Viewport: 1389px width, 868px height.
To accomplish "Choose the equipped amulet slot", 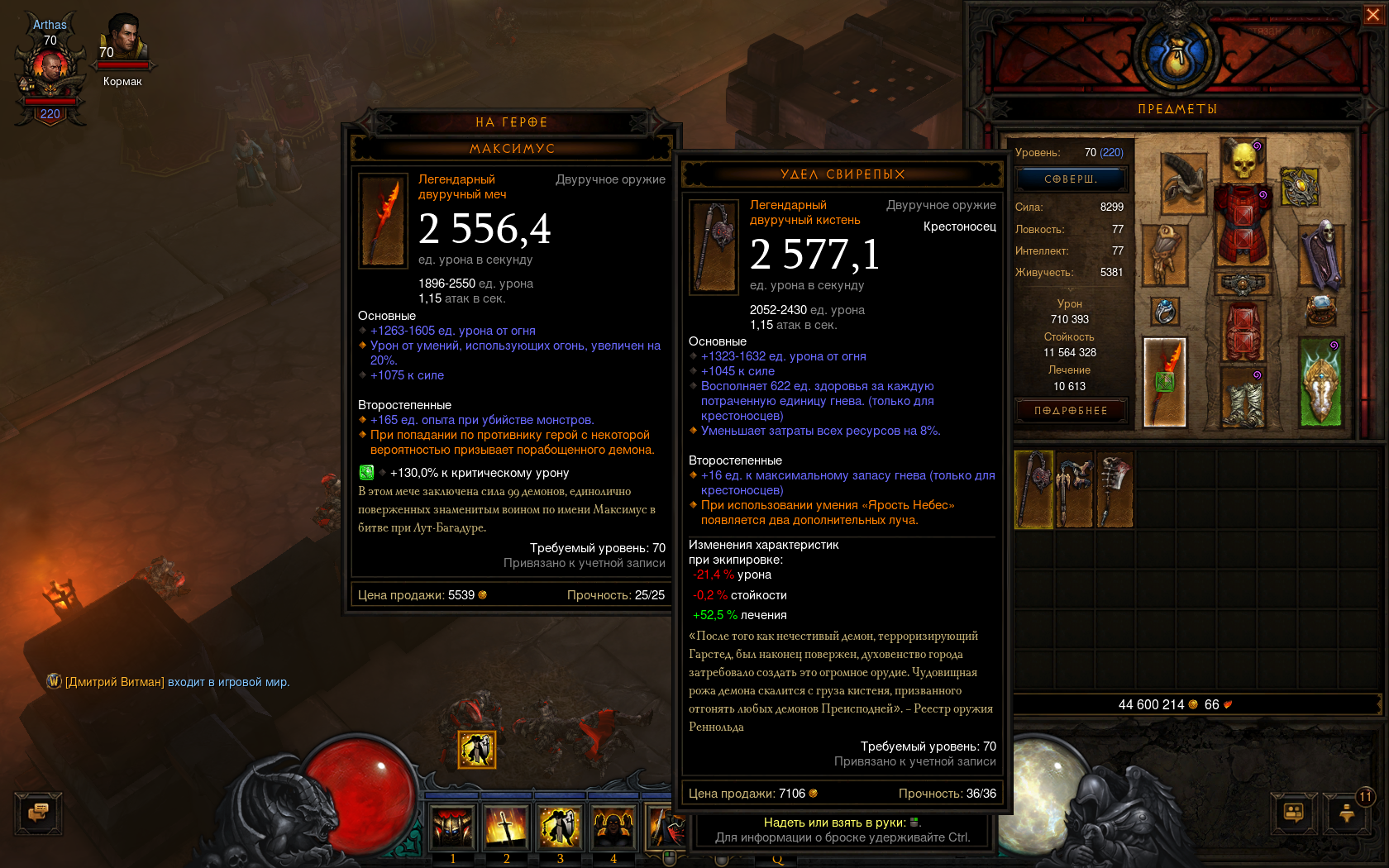I will point(1299,187).
